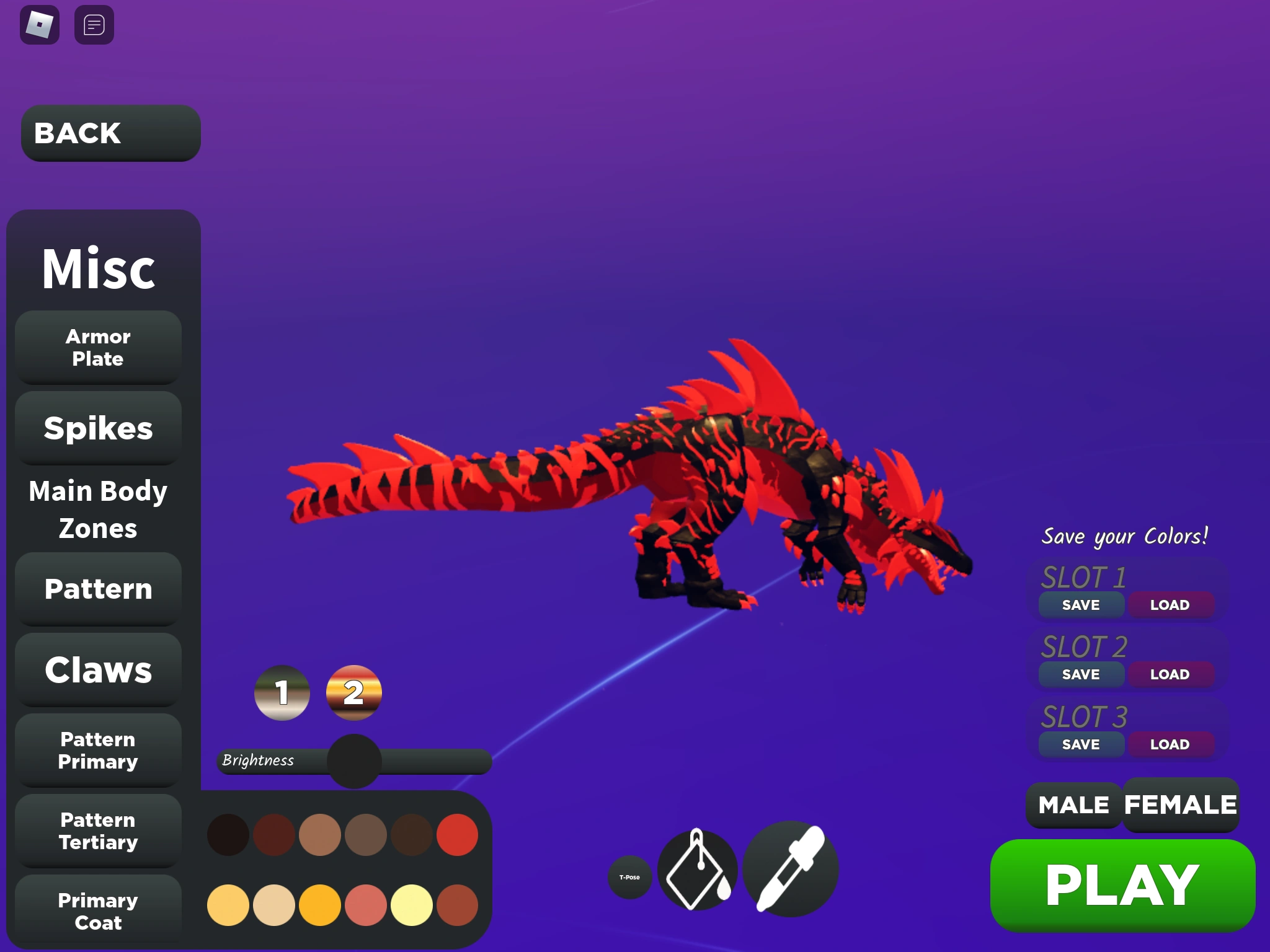The height and width of the screenshot is (952, 1270).
Task: Open the Pattern category
Action: (x=97, y=589)
